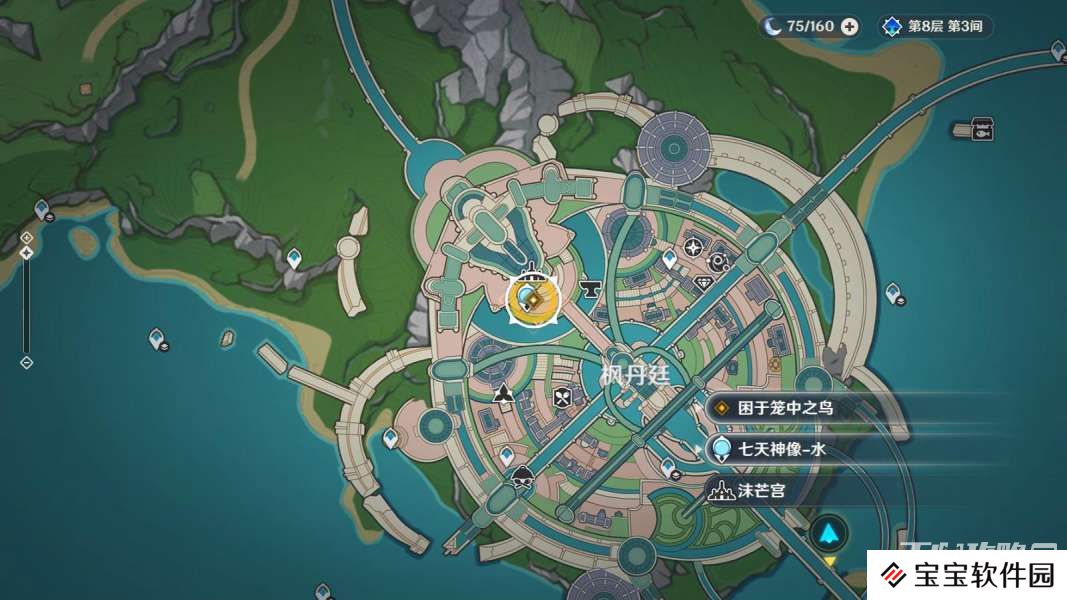The height and width of the screenshot is (600, 1067).
Task: Click the swirl icon map marker
Action: click(x=718, y=262)
